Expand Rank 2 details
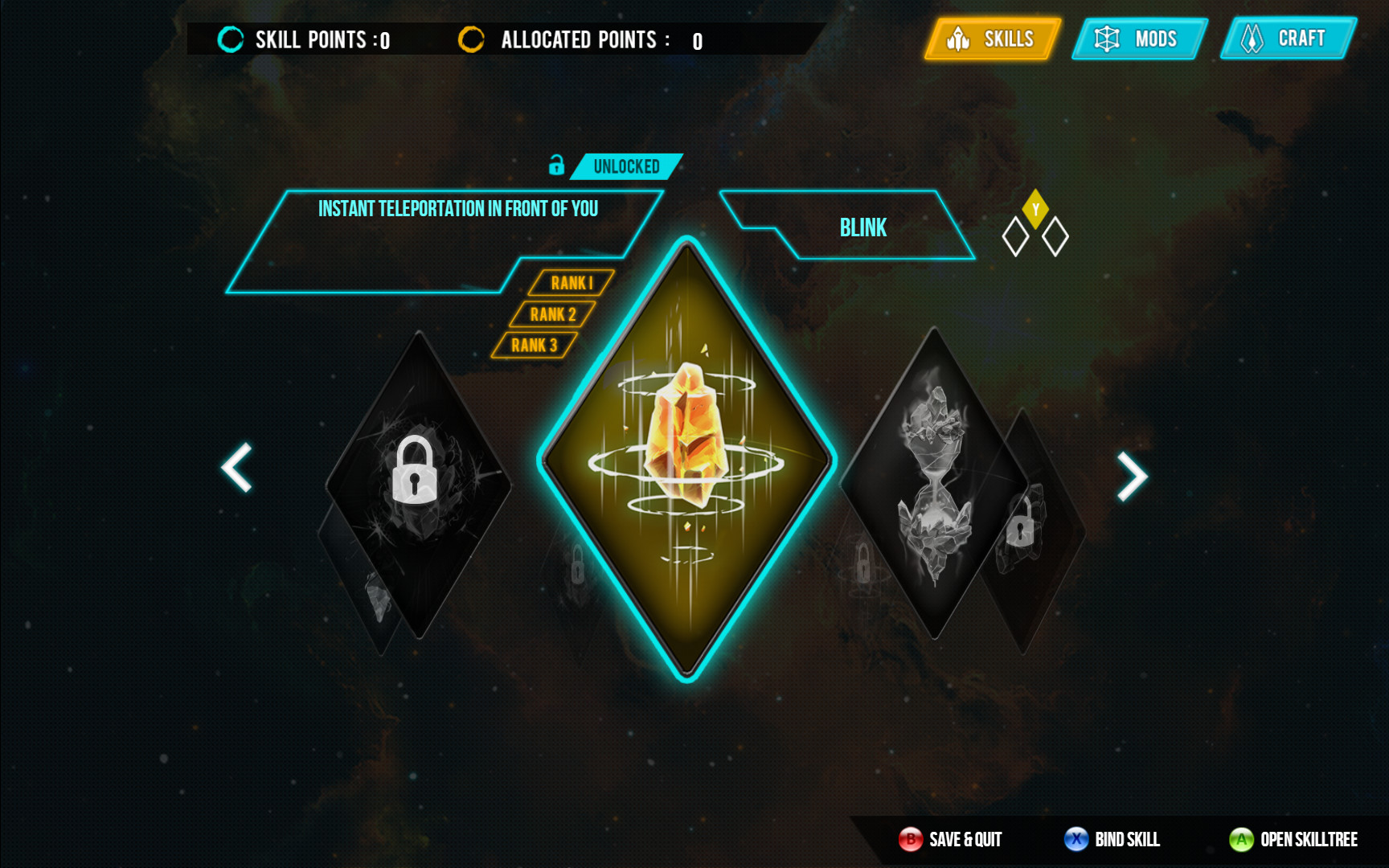This screenshot has height=868, width=1389. pyautogui.click(x=554, y=314)
